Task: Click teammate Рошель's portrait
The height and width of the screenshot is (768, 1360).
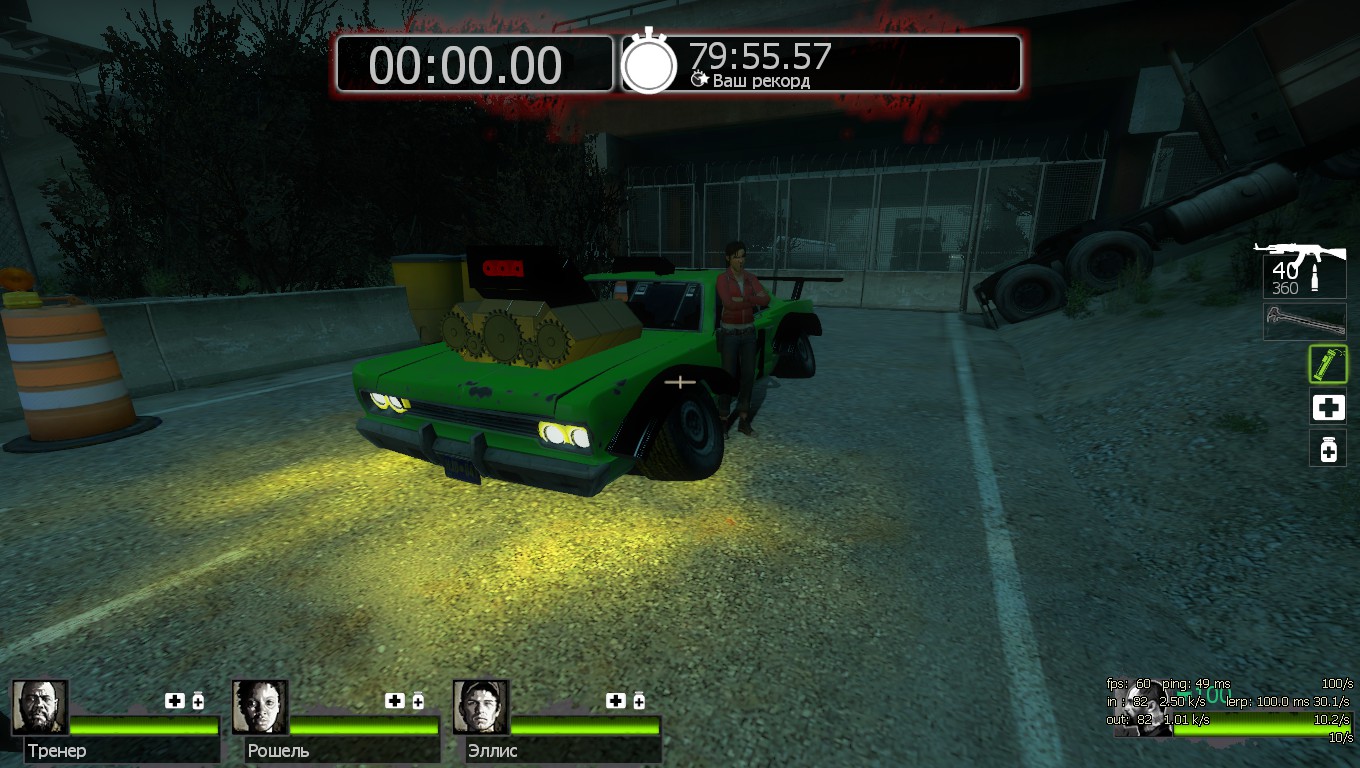Action: pyautogui.click(x=260, y=707)
